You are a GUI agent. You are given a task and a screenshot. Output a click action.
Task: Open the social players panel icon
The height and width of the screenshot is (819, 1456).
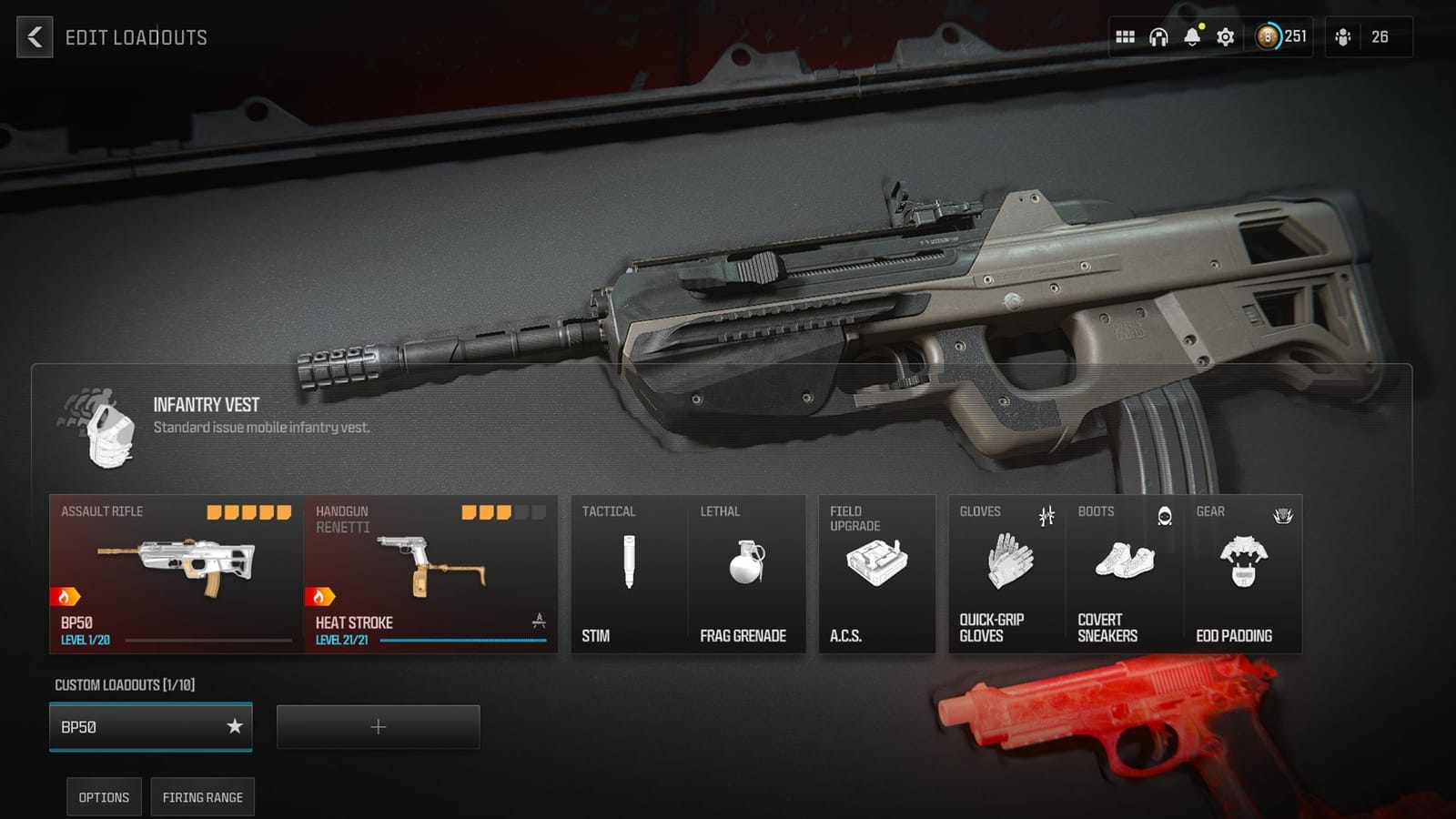click(x=1341, y=37)
